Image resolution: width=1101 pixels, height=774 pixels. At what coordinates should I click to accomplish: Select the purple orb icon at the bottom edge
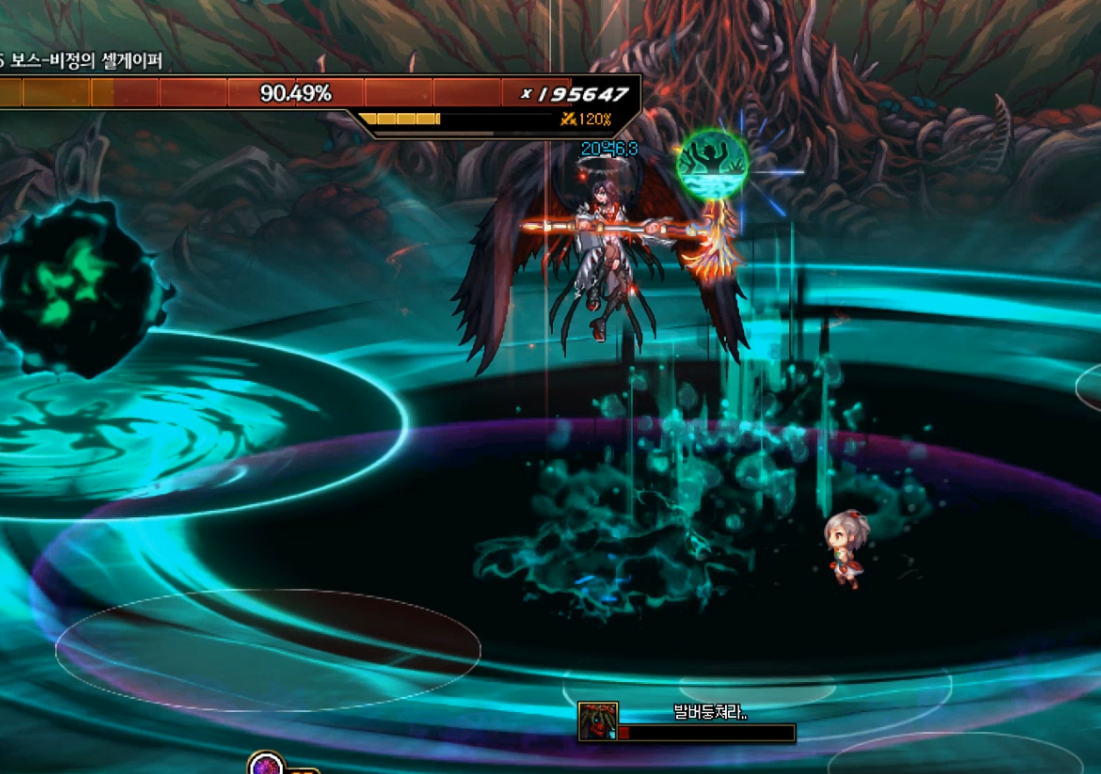pos(265,765)
